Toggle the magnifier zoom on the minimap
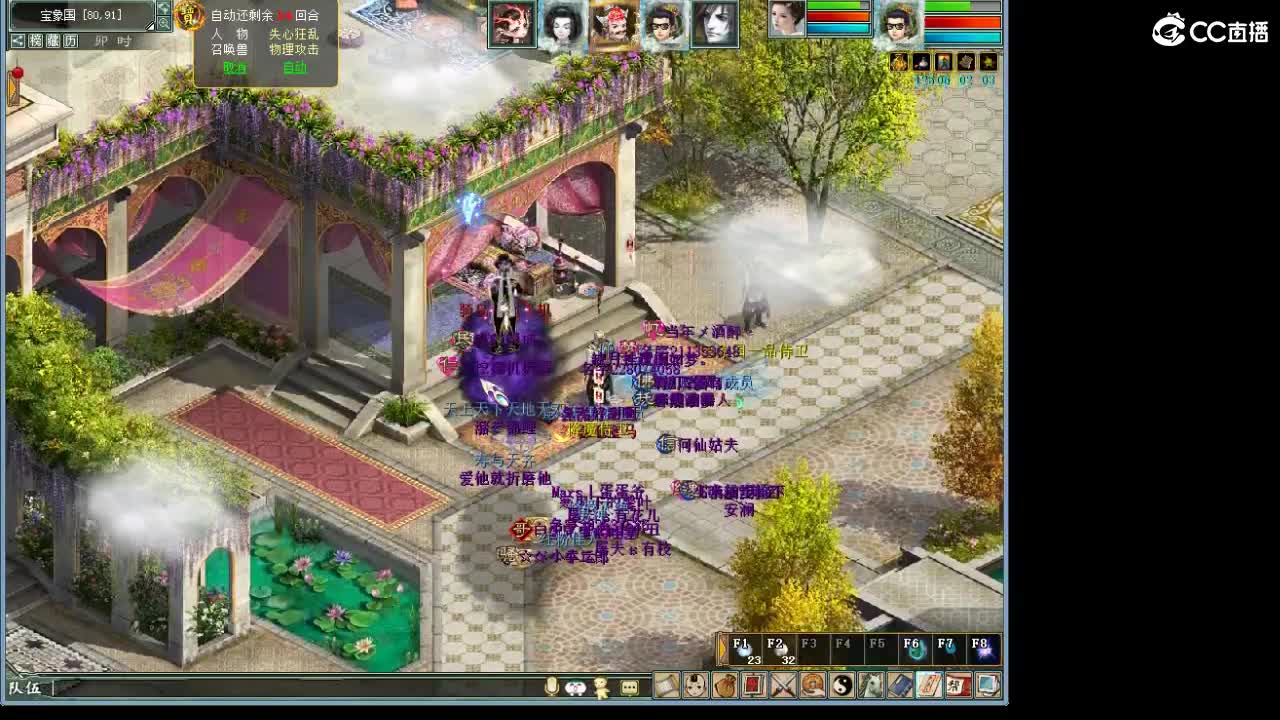1280x720 pixels. pyautogui.click(x=164, y=23)
